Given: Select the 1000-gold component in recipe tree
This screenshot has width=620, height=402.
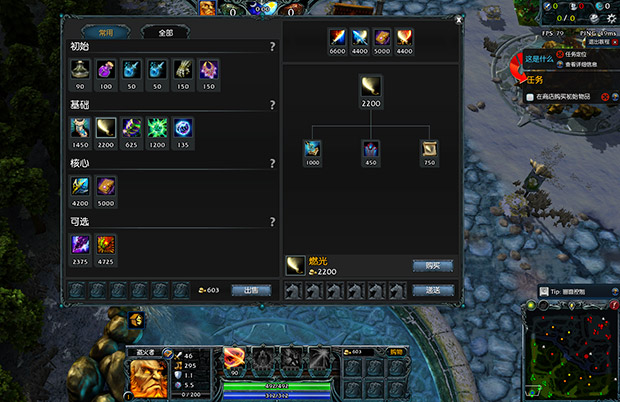Looking at the screenshot, I should click(312, 150).
